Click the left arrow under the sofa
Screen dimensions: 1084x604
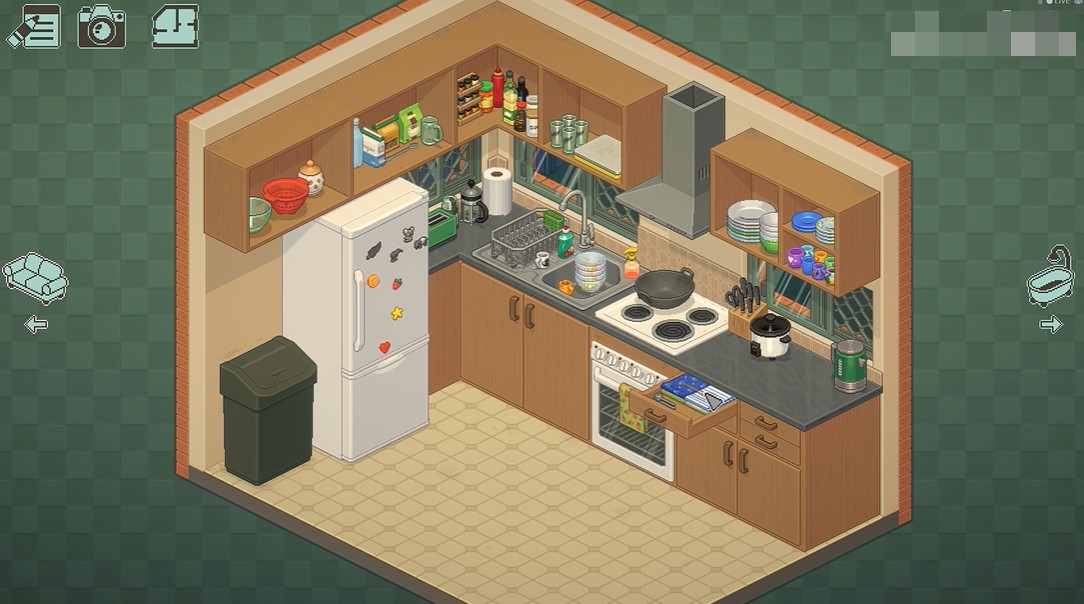click(36, 324)
